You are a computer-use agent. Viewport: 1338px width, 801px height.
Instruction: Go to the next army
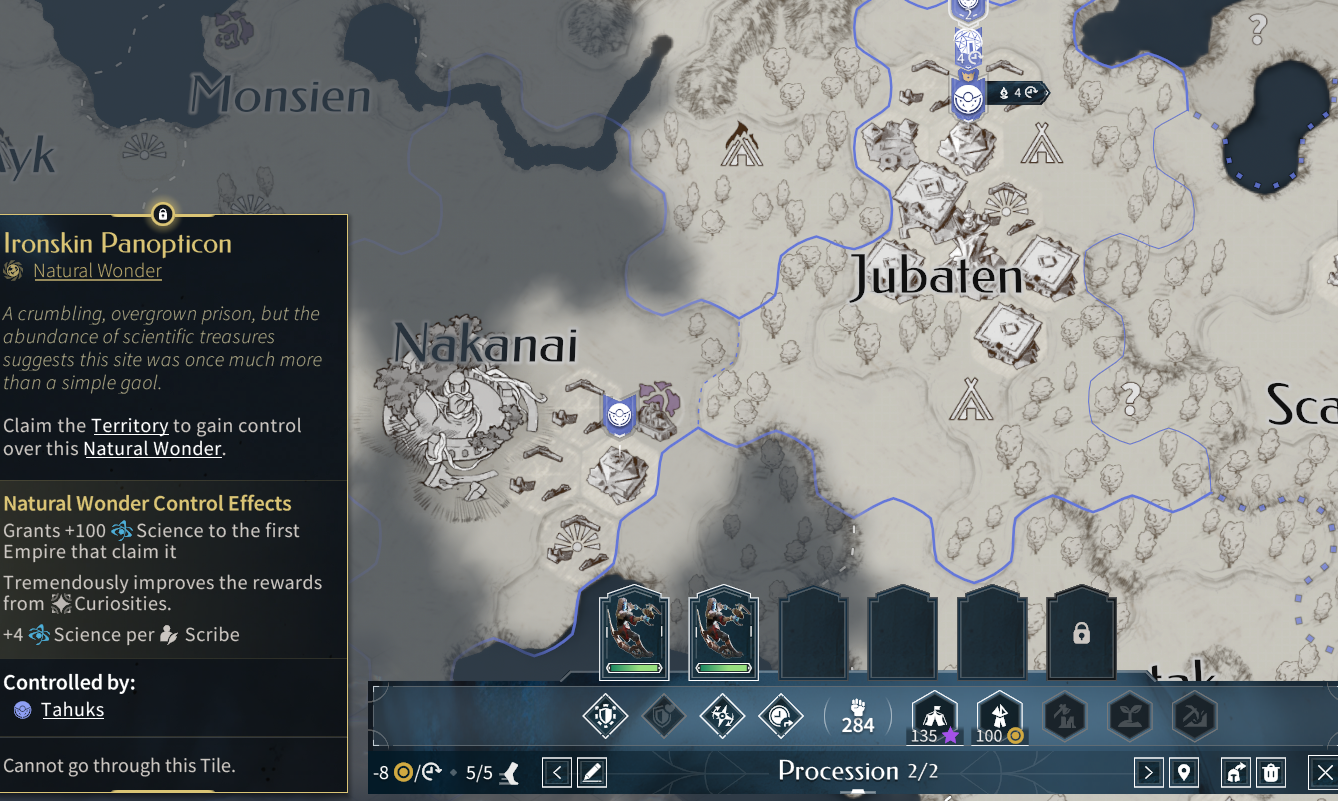1148,772
